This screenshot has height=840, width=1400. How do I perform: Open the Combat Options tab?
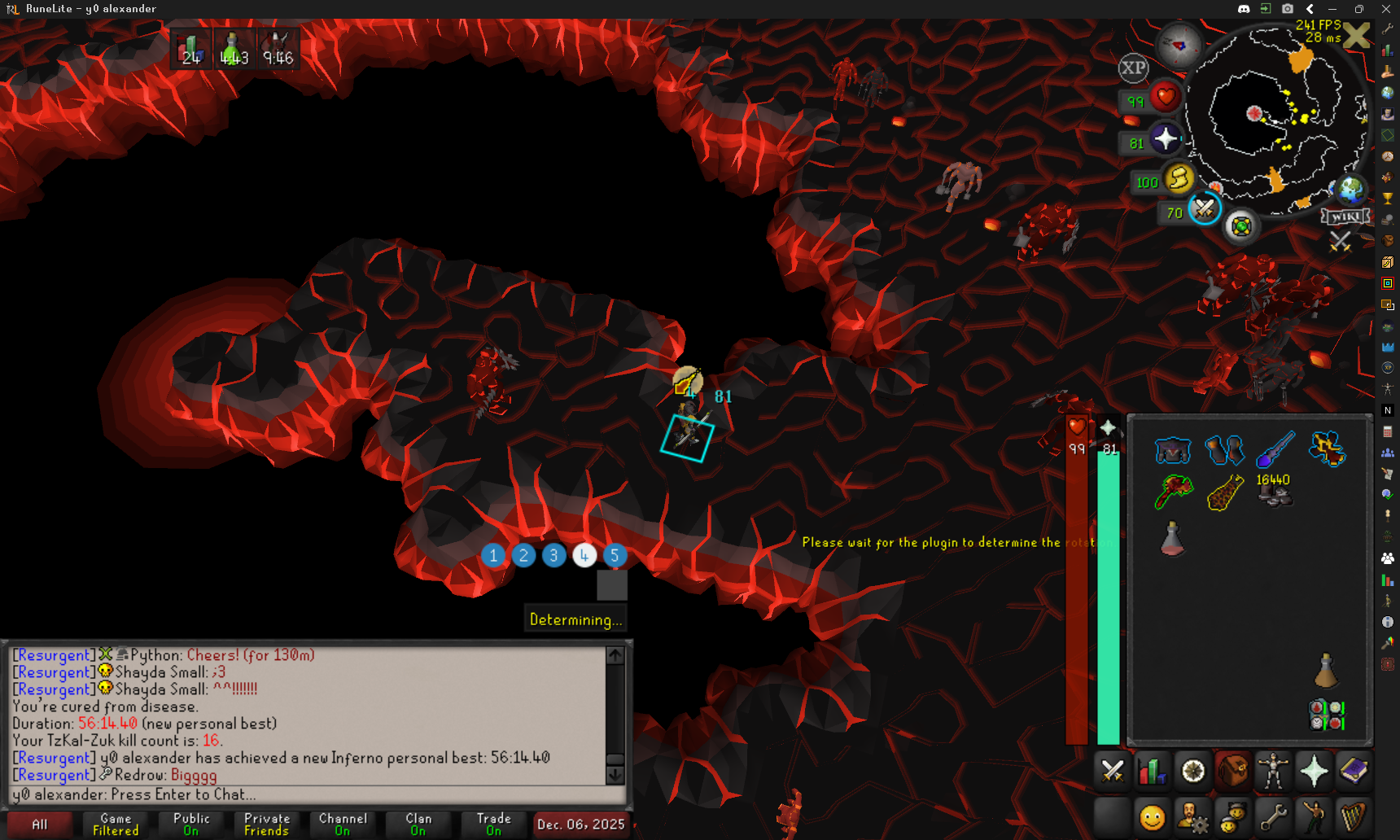1112,771
